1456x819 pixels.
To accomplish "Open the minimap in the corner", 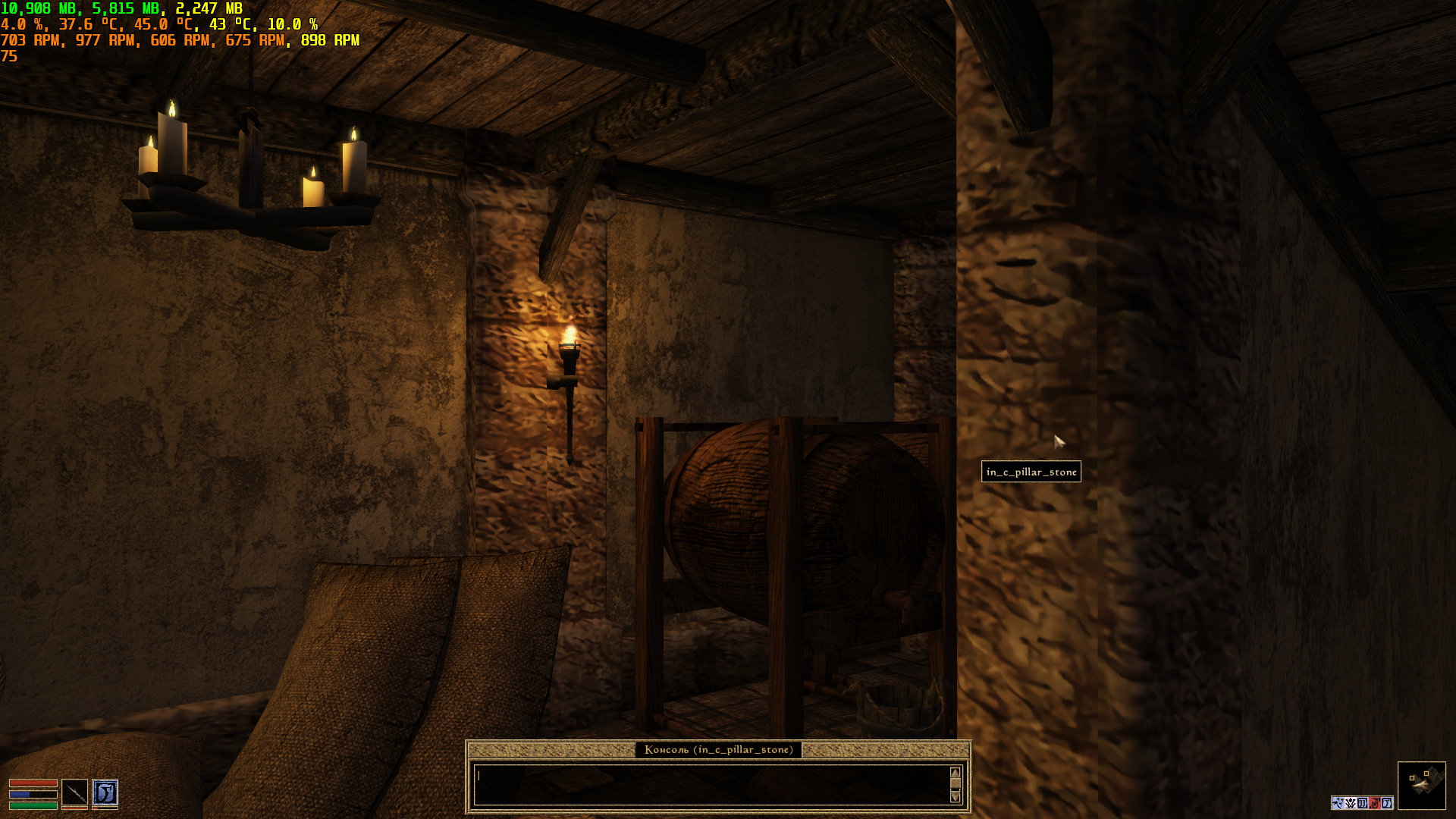I will pos(1421,785).
